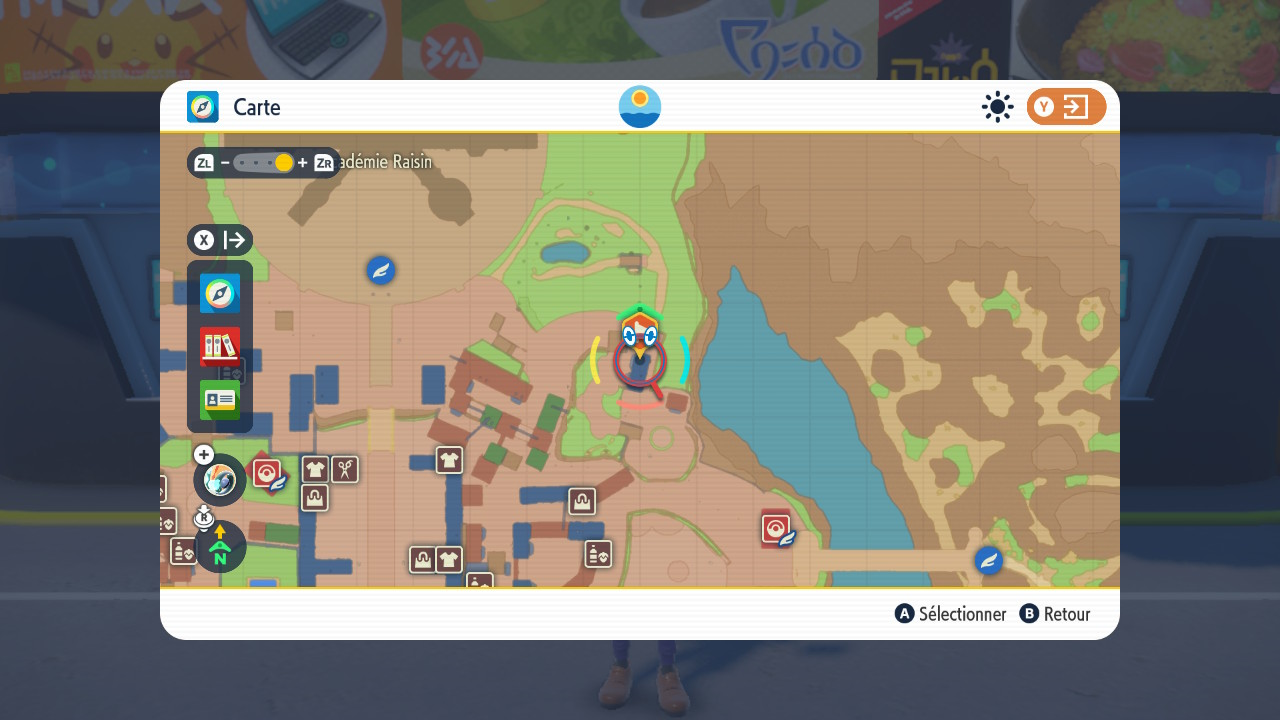
Task: Select the fly point below Académie Raisin
Action: tap(381, 270)
